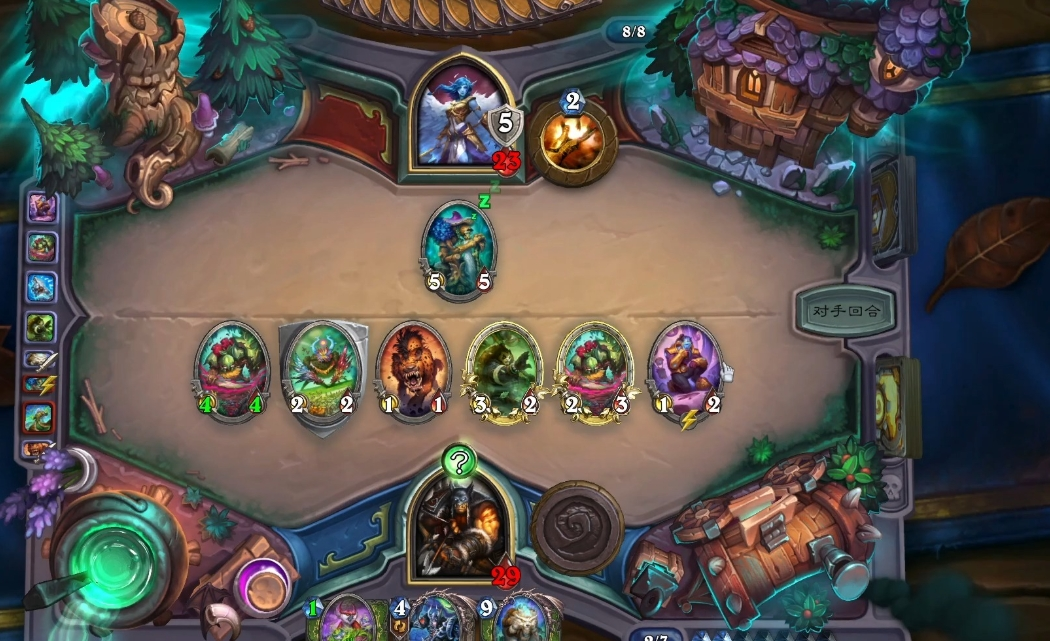Open the top history tile in the log
Viewport: 1050px width, 641px height.
(42, 207)
